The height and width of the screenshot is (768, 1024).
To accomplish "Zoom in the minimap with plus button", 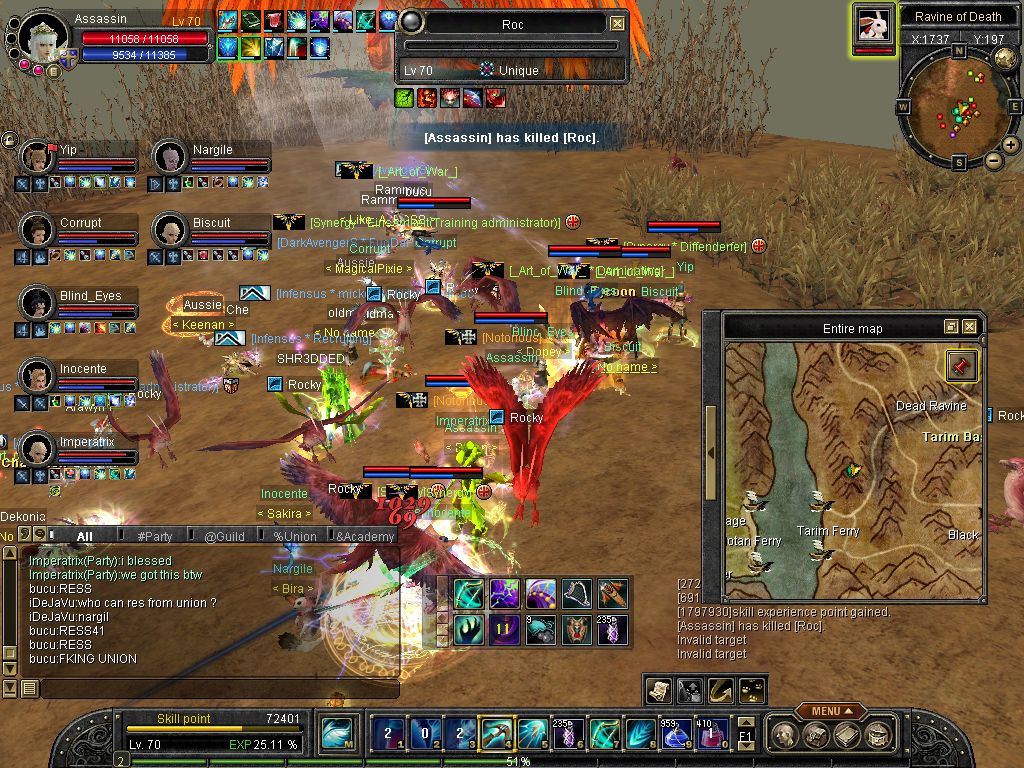I will 1011,145.
